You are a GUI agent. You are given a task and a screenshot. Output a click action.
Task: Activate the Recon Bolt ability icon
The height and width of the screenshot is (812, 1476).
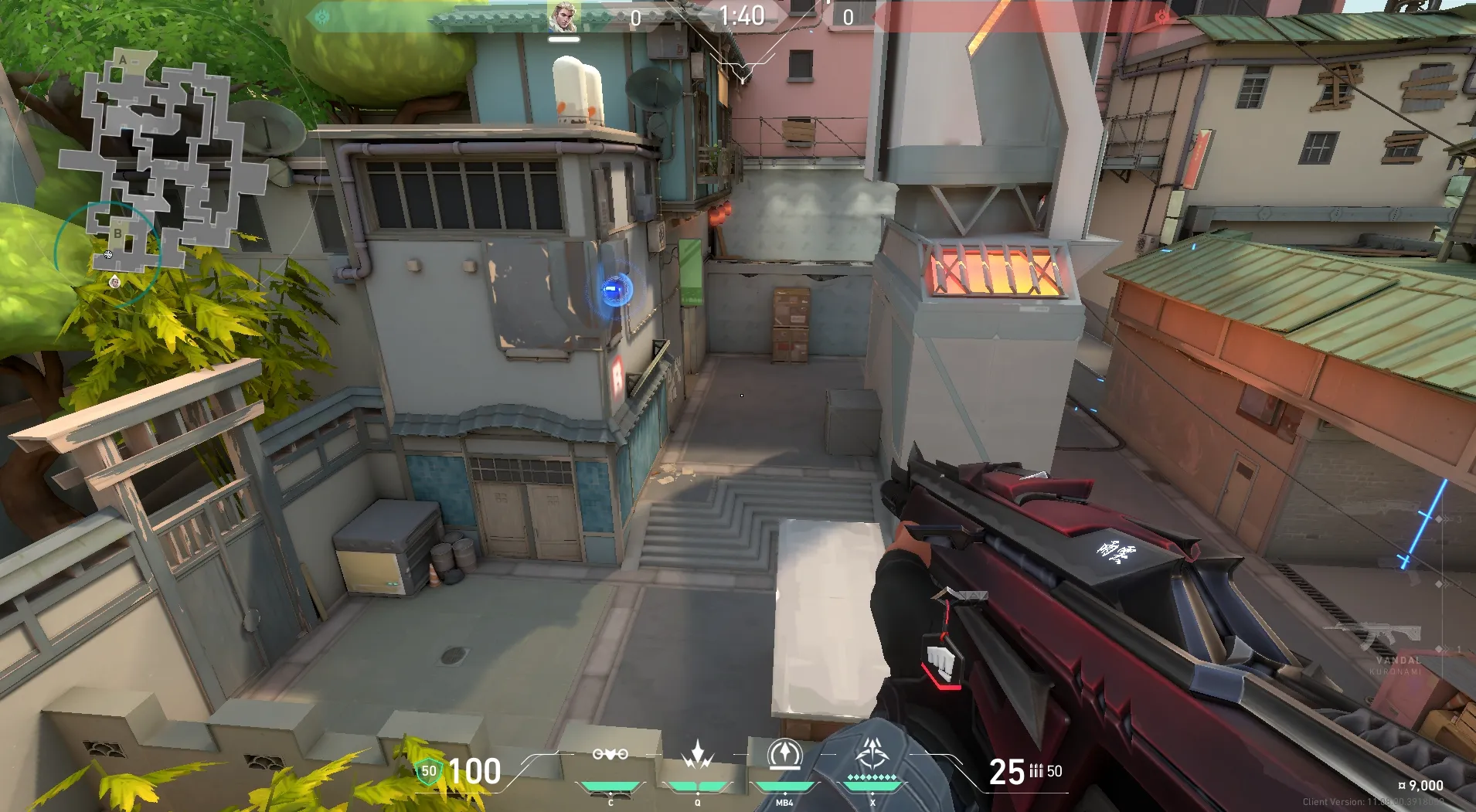pos(784,755)
